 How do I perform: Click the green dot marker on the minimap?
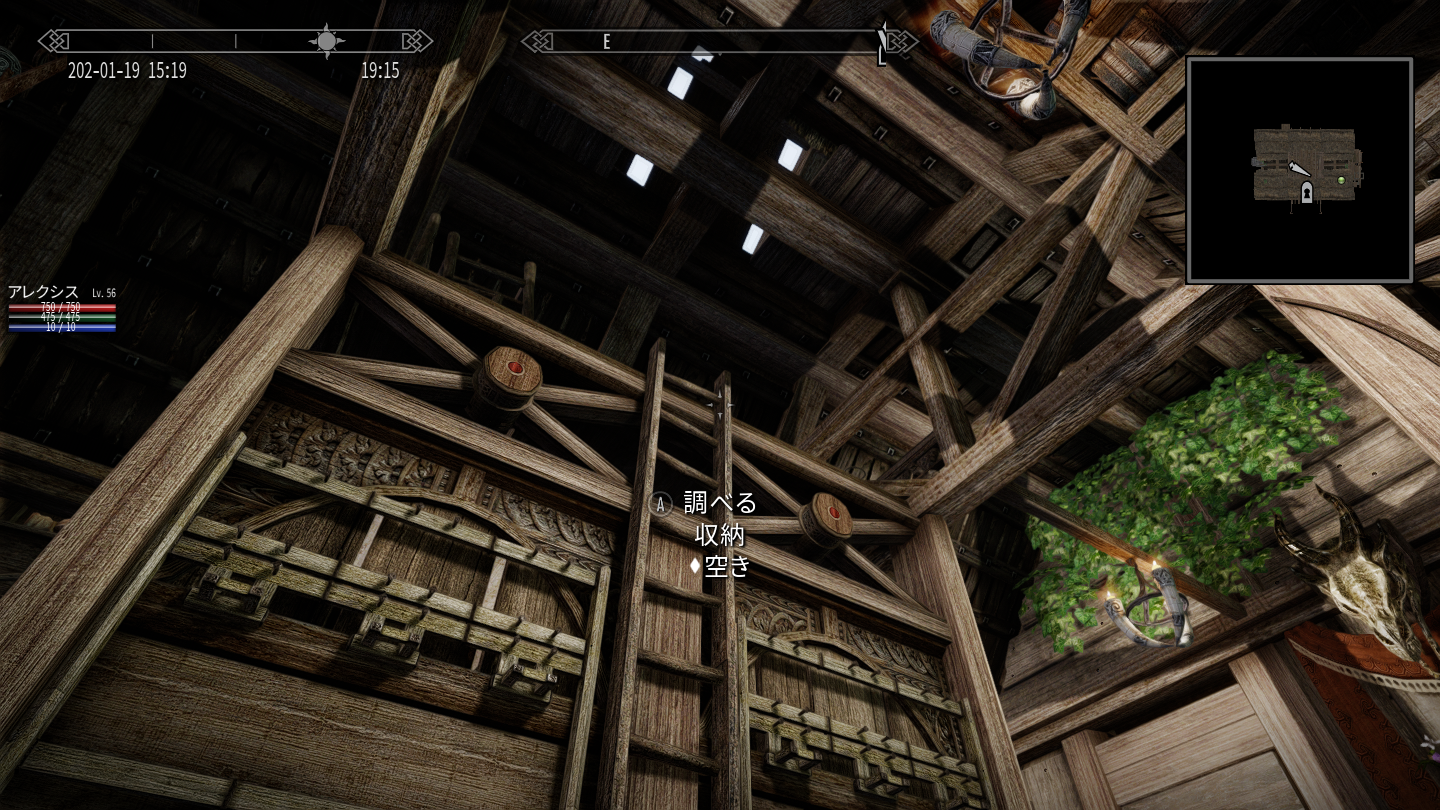1341,180
